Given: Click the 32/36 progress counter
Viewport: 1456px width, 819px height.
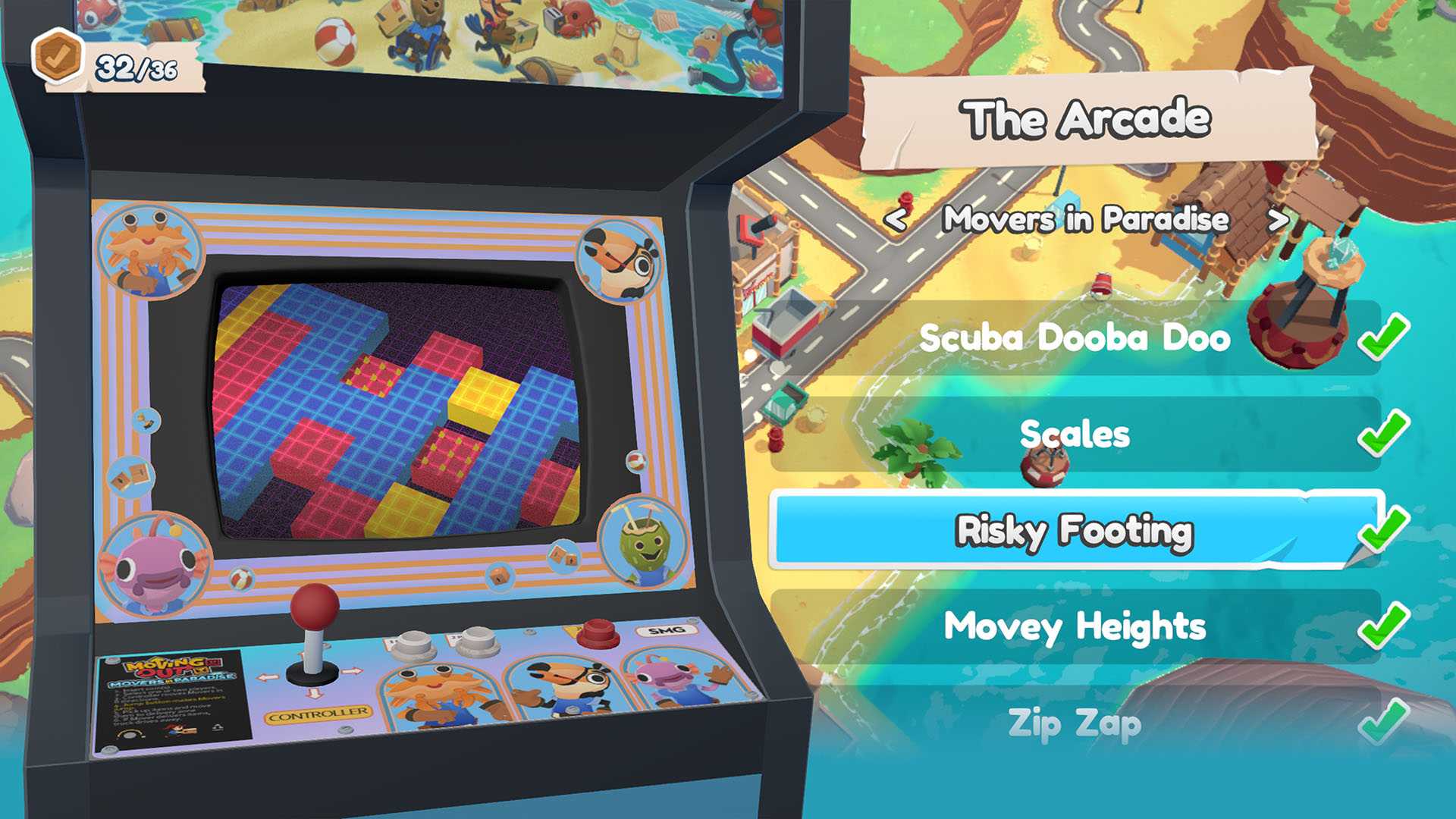Looking at the screenshot, I should 135,66.
